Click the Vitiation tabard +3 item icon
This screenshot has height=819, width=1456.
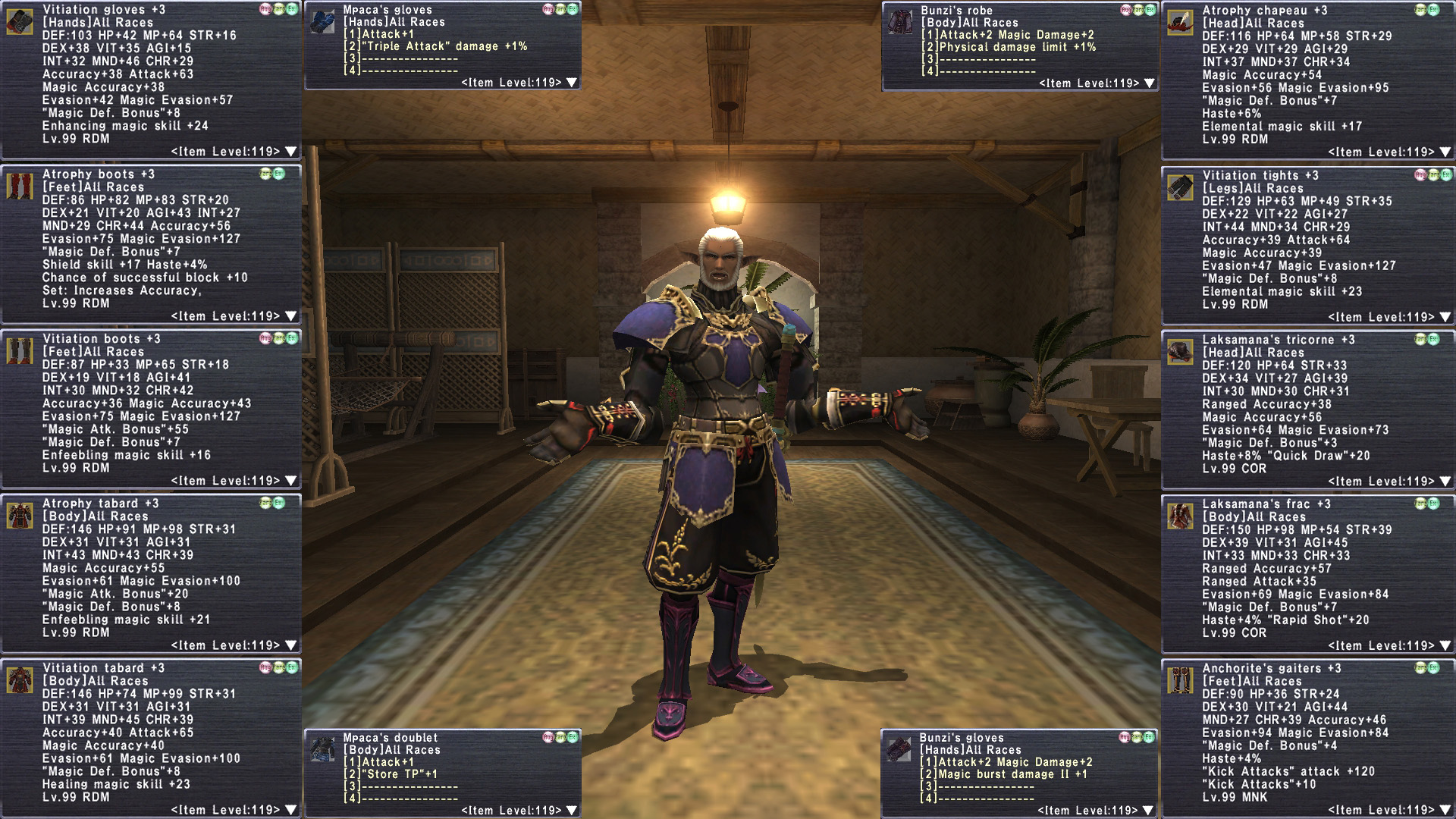coord(20,680)
